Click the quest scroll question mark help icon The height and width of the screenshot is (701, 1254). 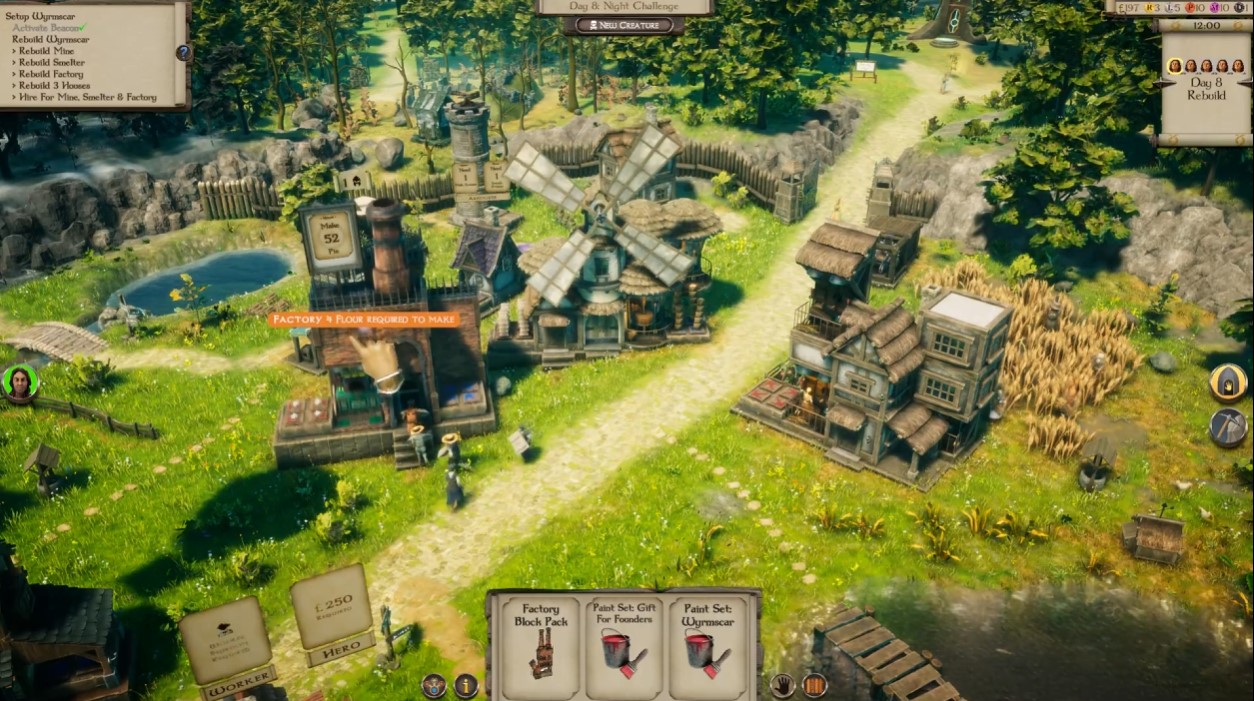point(183,52)
